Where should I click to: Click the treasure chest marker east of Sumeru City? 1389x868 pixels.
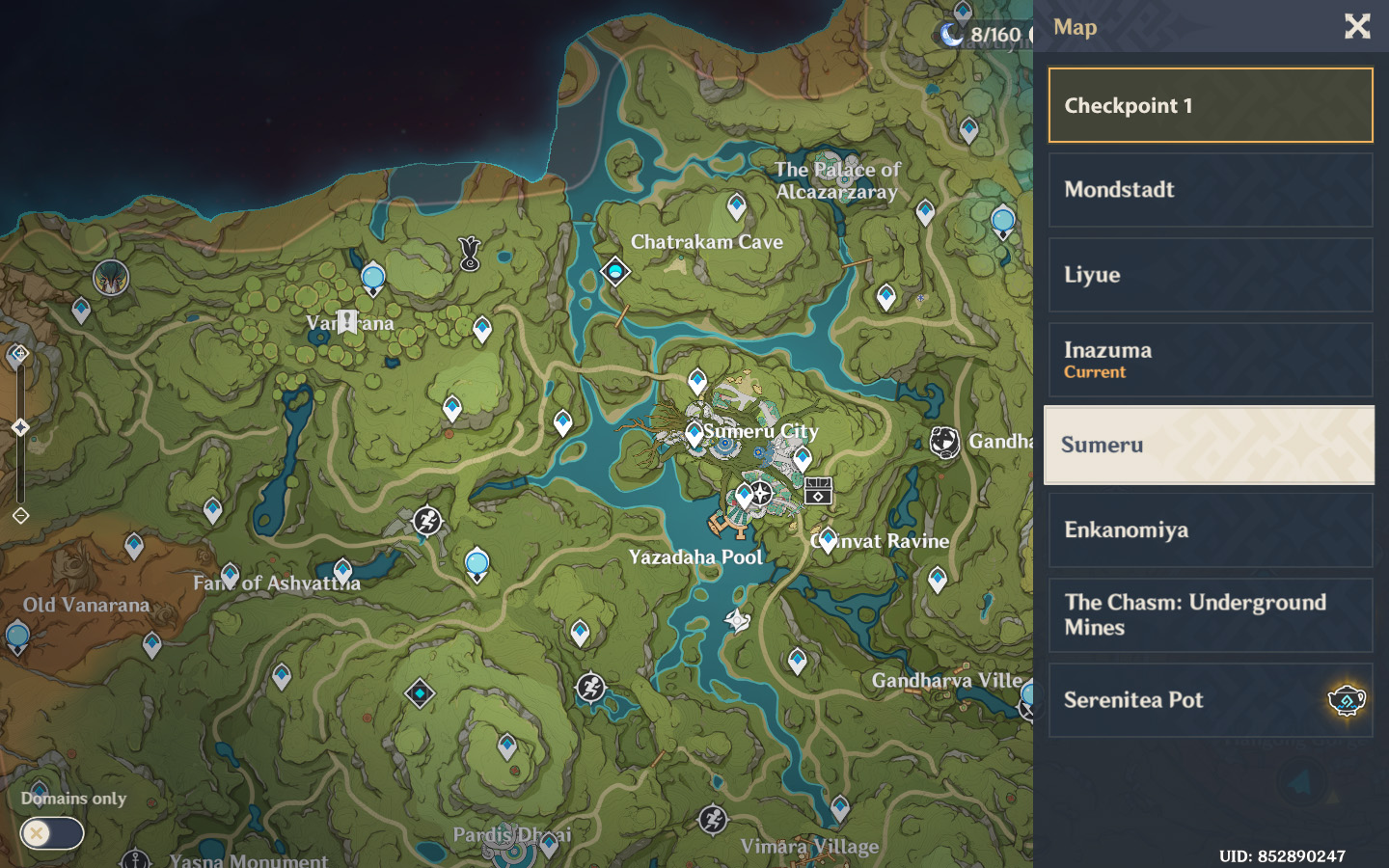[x=819, y=489]
